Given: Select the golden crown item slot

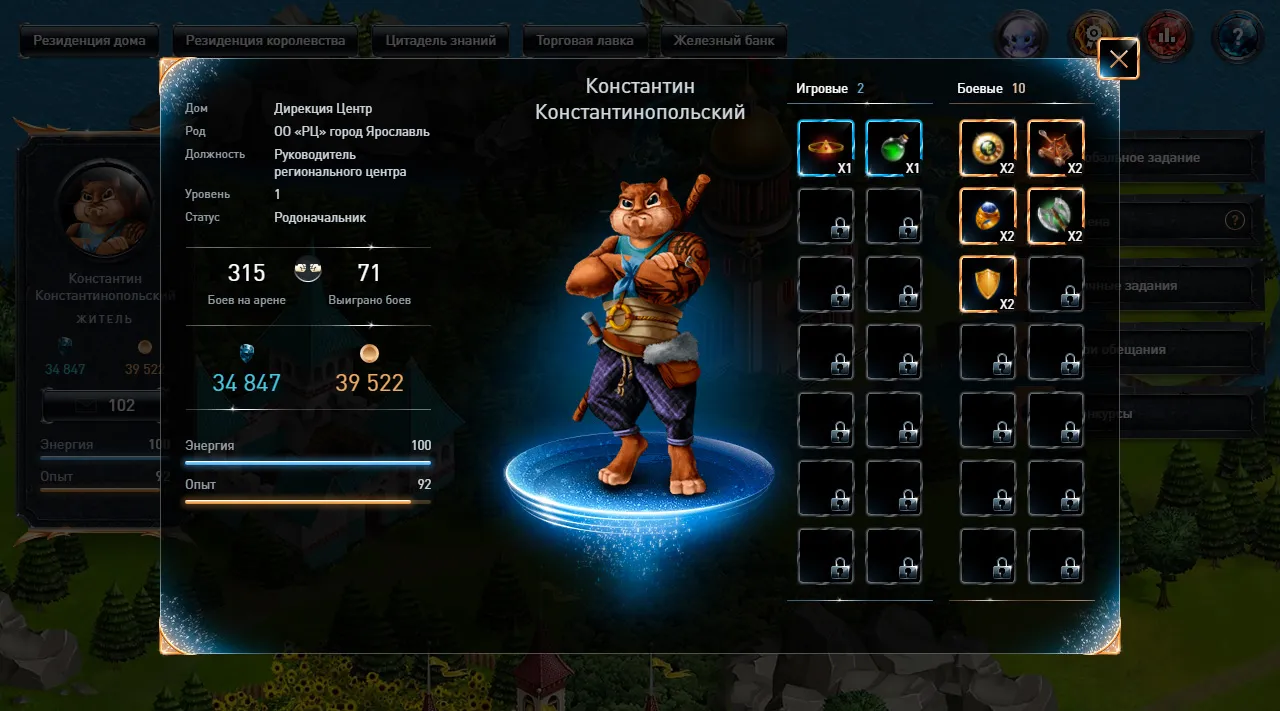Looking at the screenshot, I should click(x=825, y=148).
